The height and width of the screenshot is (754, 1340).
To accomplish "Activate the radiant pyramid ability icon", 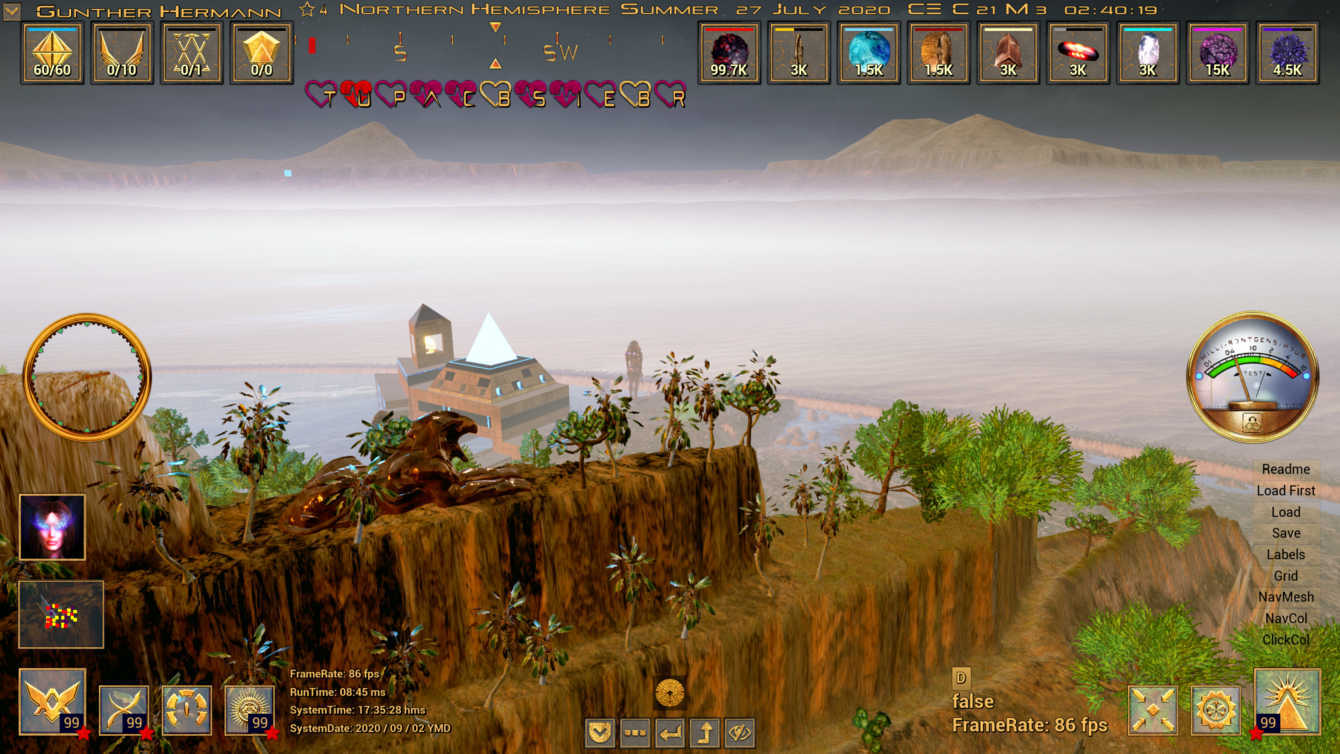I will (1286, 702).
